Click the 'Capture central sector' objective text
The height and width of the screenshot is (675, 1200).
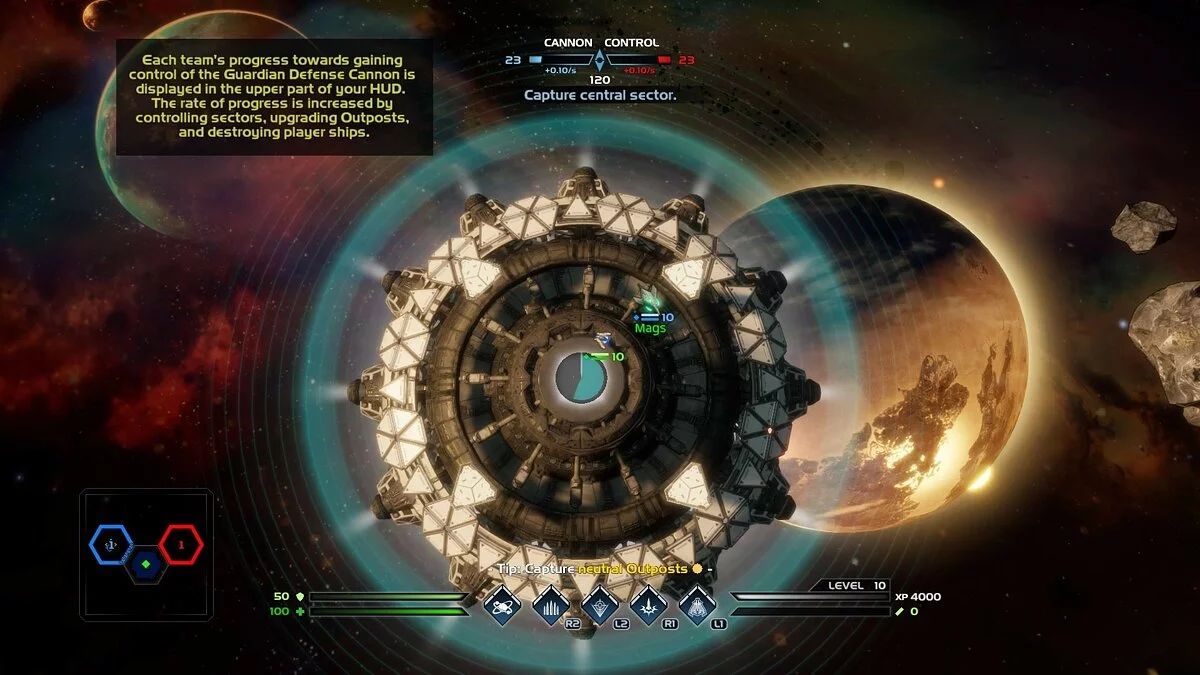[x=600, y=95]
